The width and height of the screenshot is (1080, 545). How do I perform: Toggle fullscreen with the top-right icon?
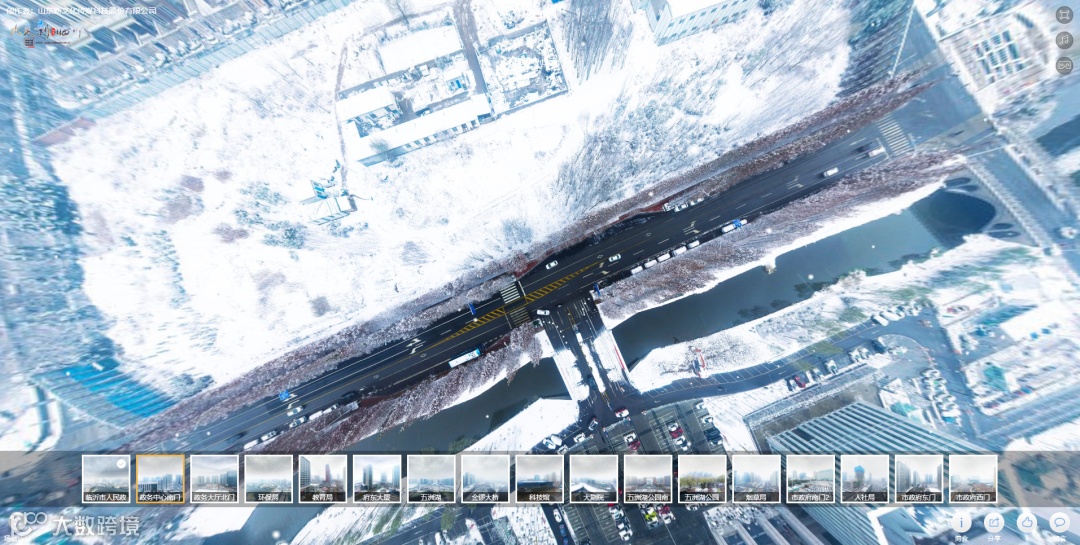[x=1064, y=15]
